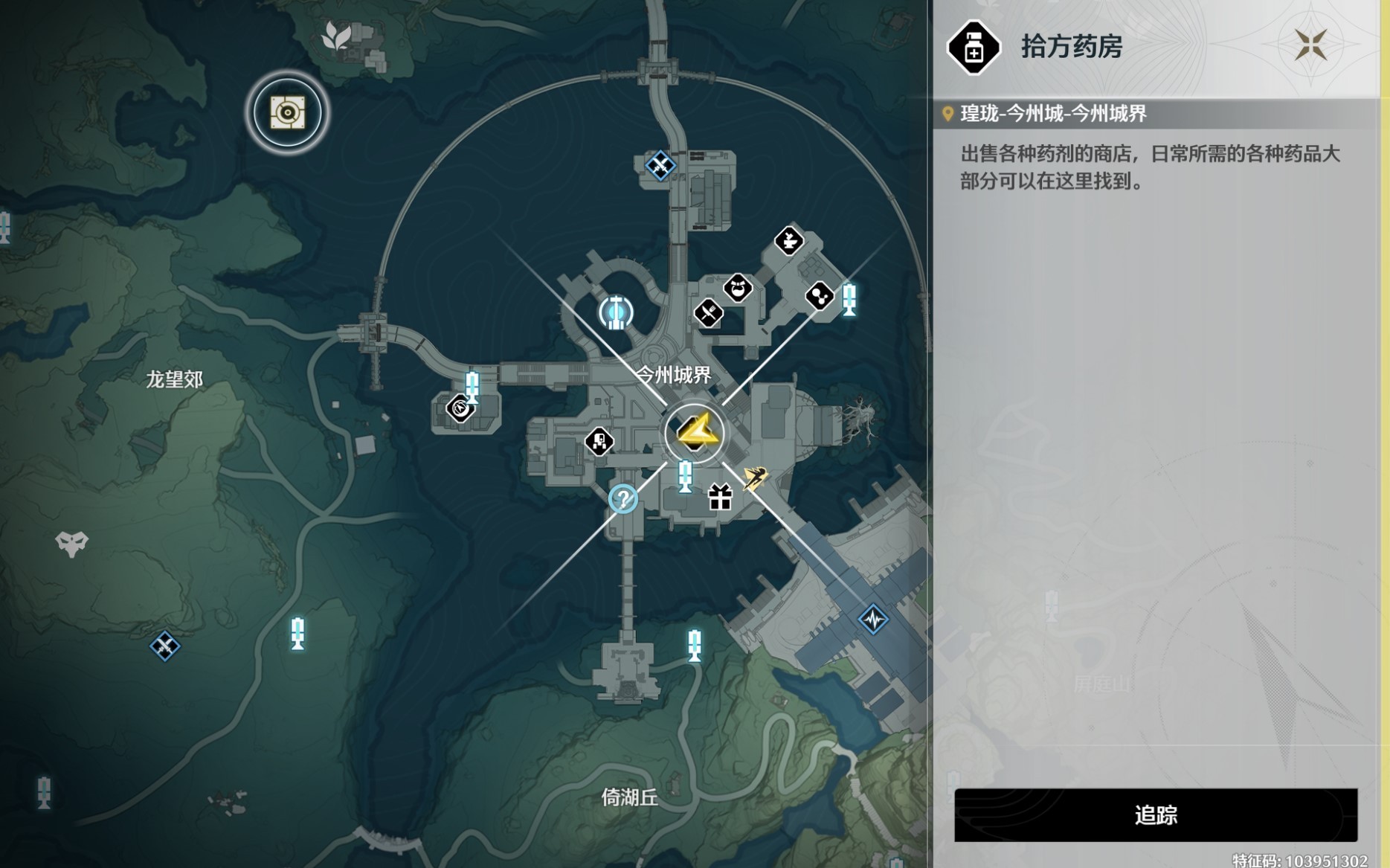The image size is (1390, 868).
Task: Select the angry face shop marker
Action: (x=738, y=288)
